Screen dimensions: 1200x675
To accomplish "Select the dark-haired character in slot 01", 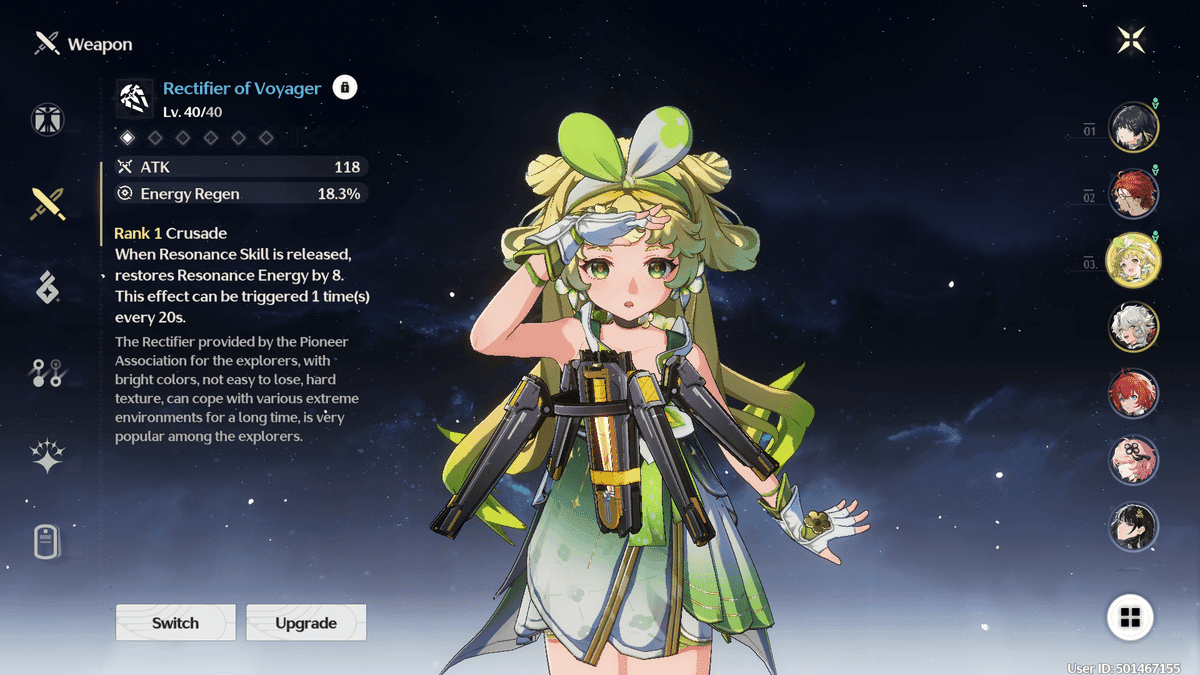I will point(1134,127).
